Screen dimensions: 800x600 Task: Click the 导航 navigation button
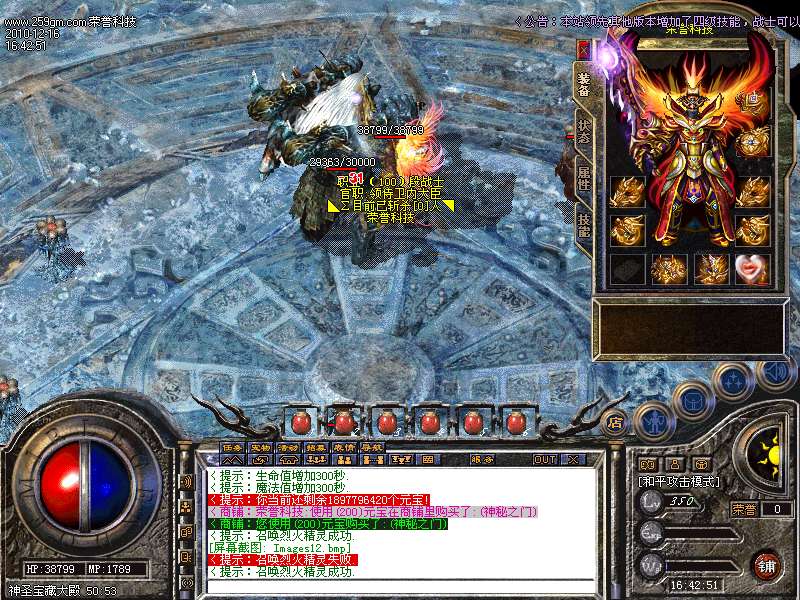372,446
